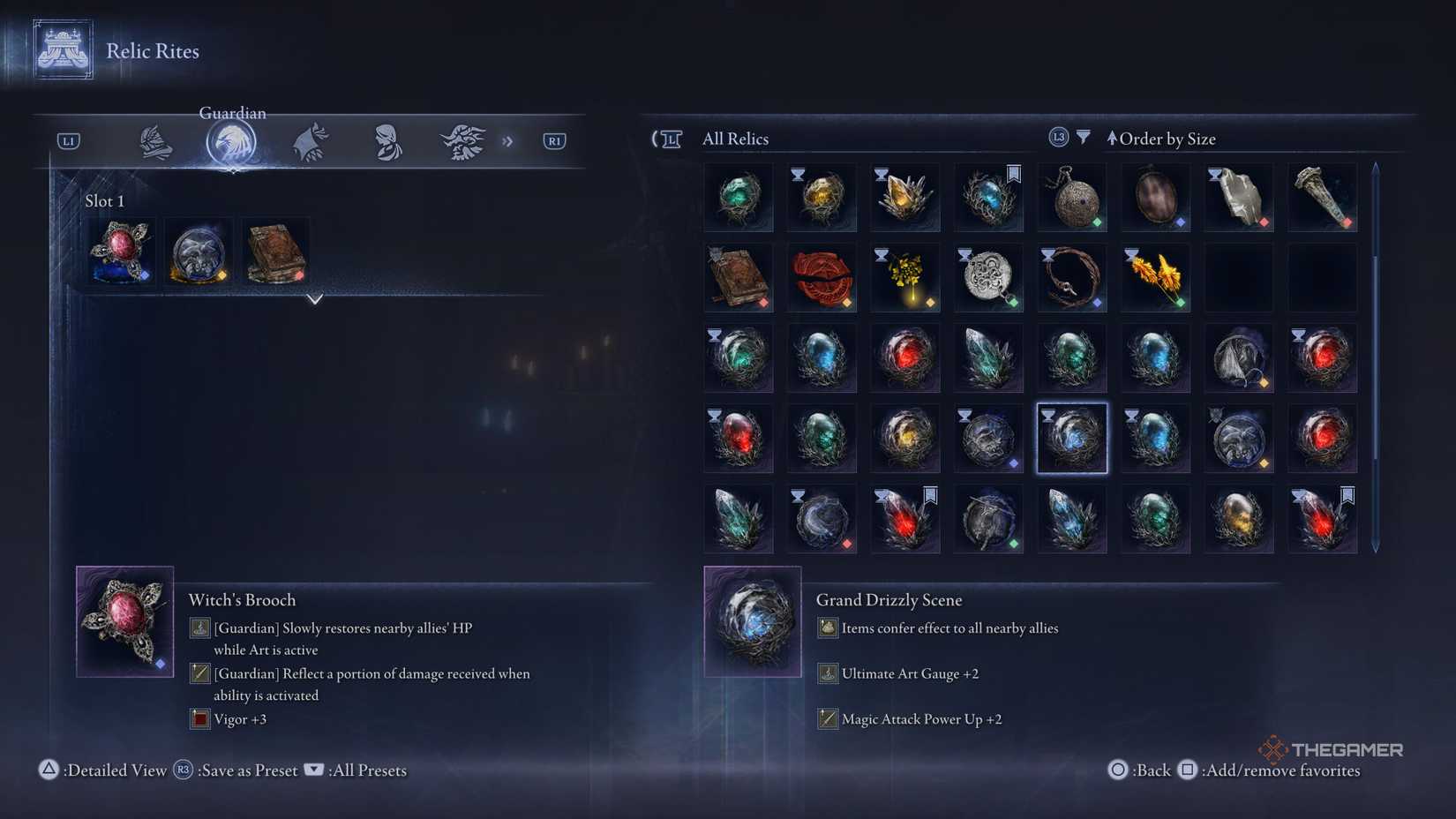Click the L1 prompt to change relic category
This screenshot has width=1456, height=819.
tap(67, 139)
